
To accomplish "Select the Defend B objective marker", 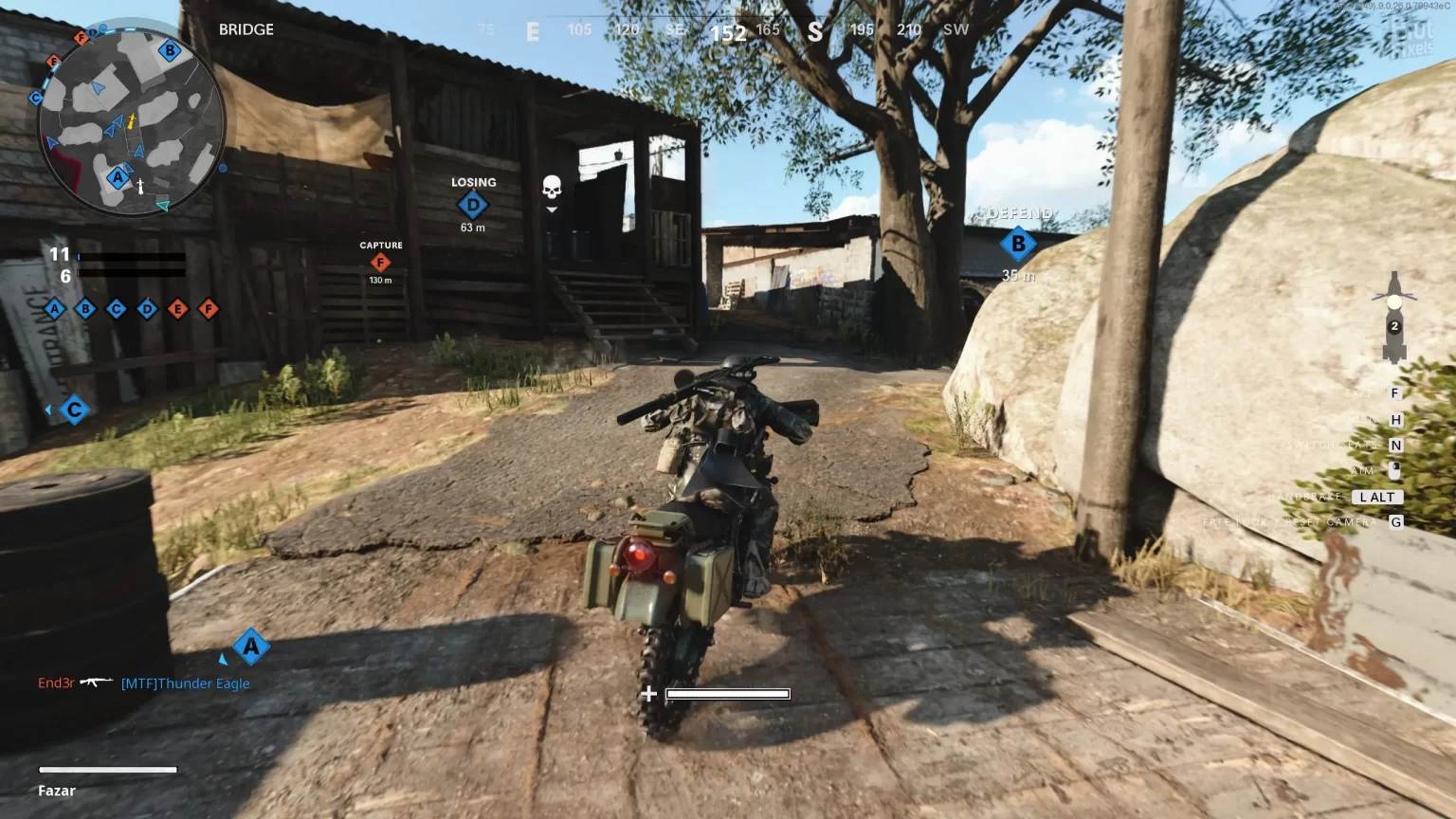I will 1018,243.
